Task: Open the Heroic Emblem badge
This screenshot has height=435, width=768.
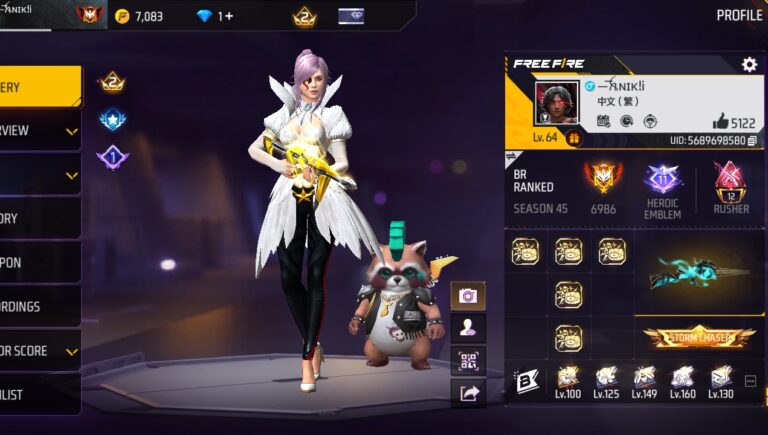Action: tap(662, 180)
